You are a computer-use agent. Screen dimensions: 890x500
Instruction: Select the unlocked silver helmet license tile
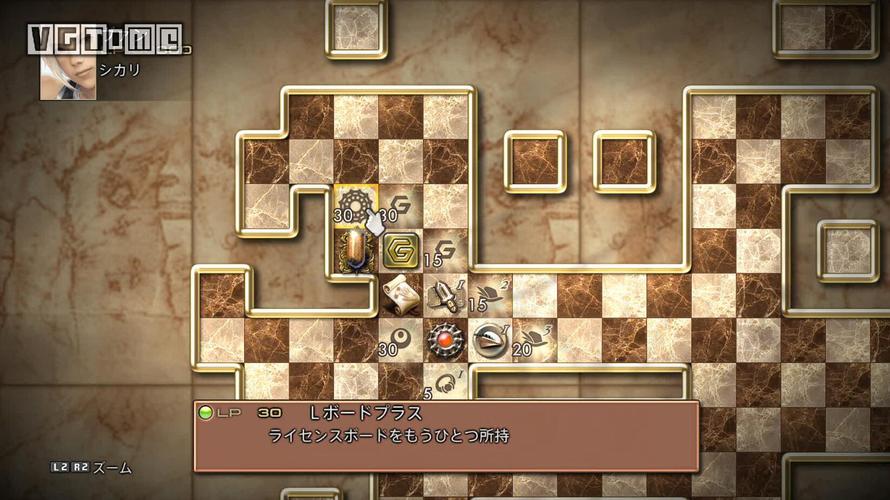coord(490,339)
